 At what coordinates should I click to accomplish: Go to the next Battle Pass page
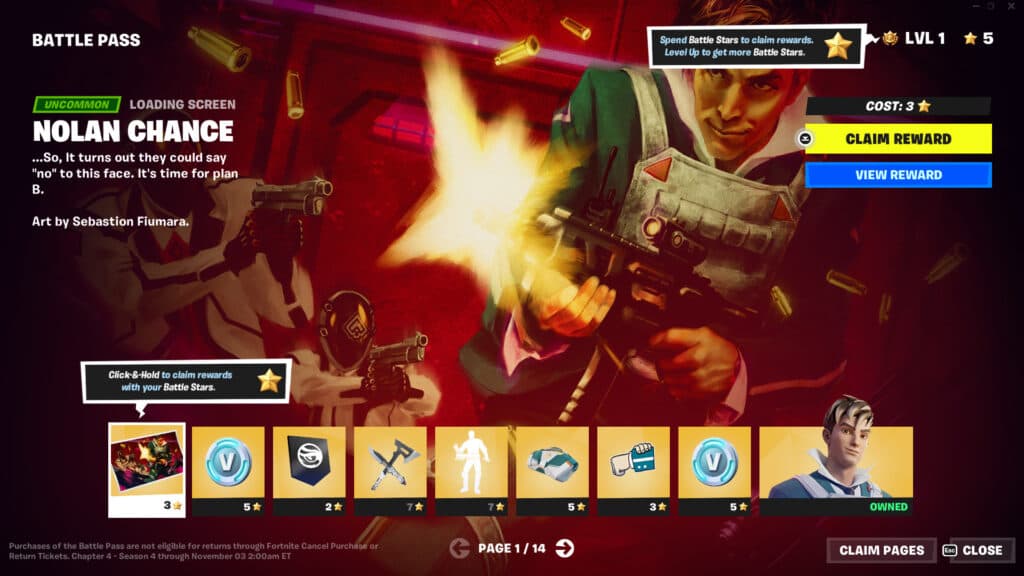pyautogui.click(x=565, y=547)
